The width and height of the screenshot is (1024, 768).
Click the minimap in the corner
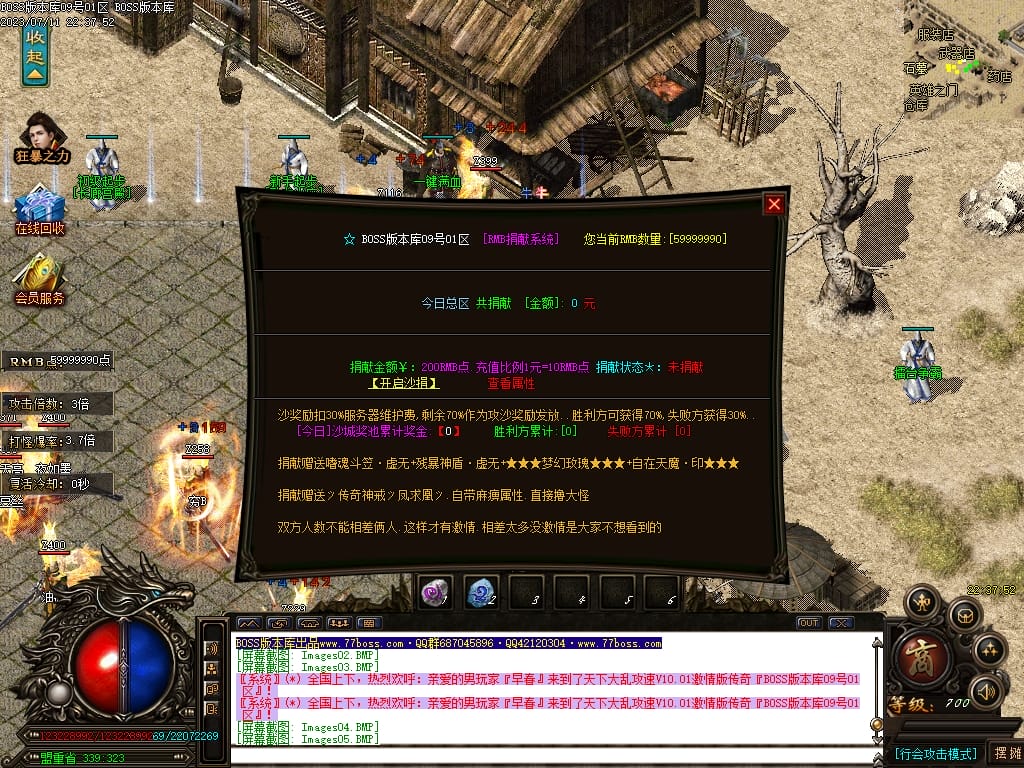pyautogui.click(x=961, y=60)
